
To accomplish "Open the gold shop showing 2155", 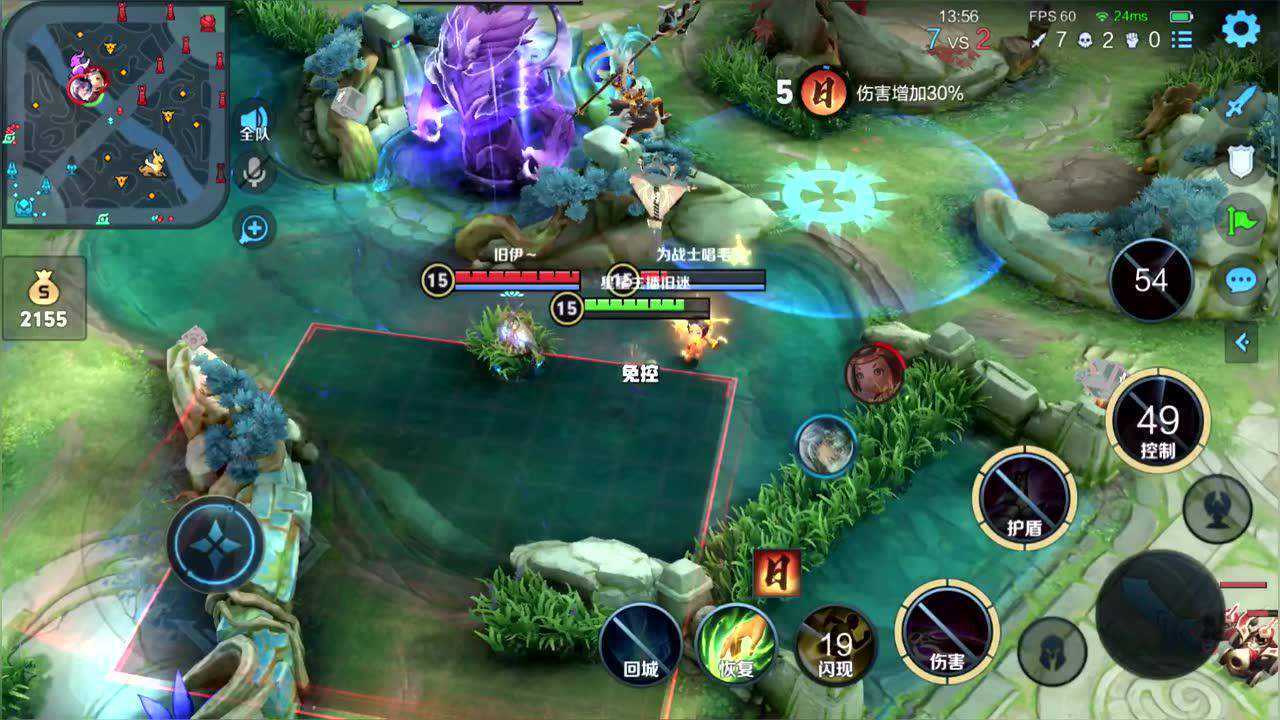I will click(x=43, y=298).
